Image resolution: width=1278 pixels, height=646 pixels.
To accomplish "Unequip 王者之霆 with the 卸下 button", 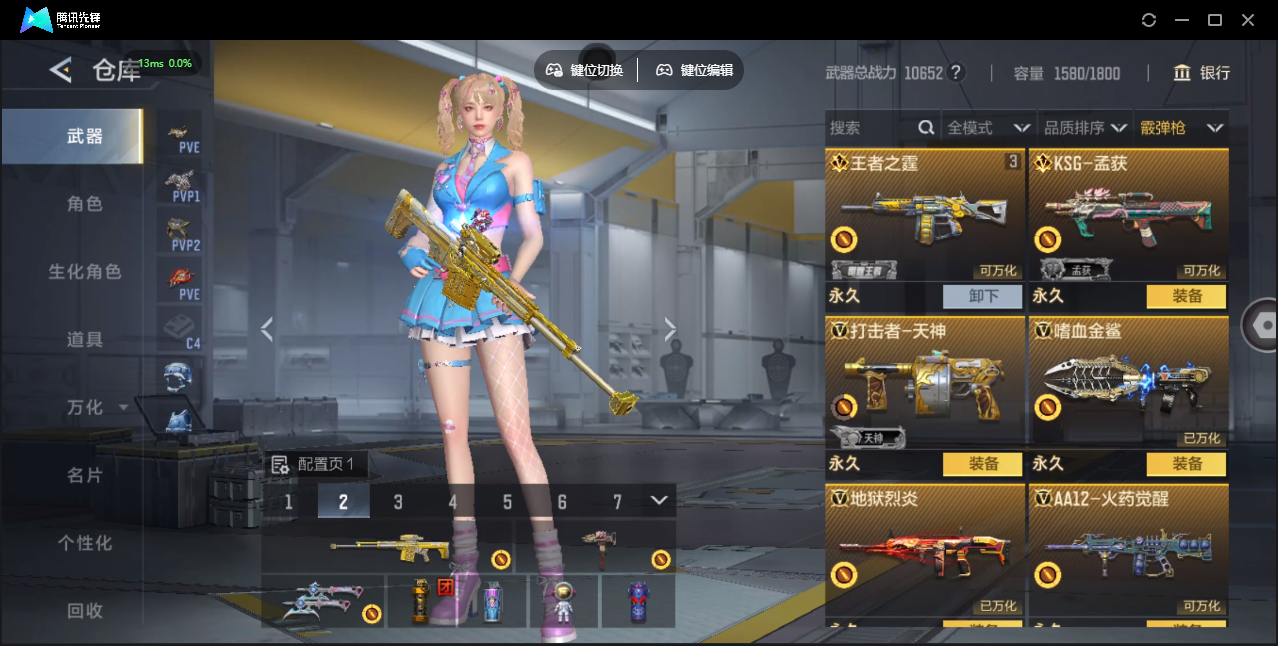I will point(982,296).
